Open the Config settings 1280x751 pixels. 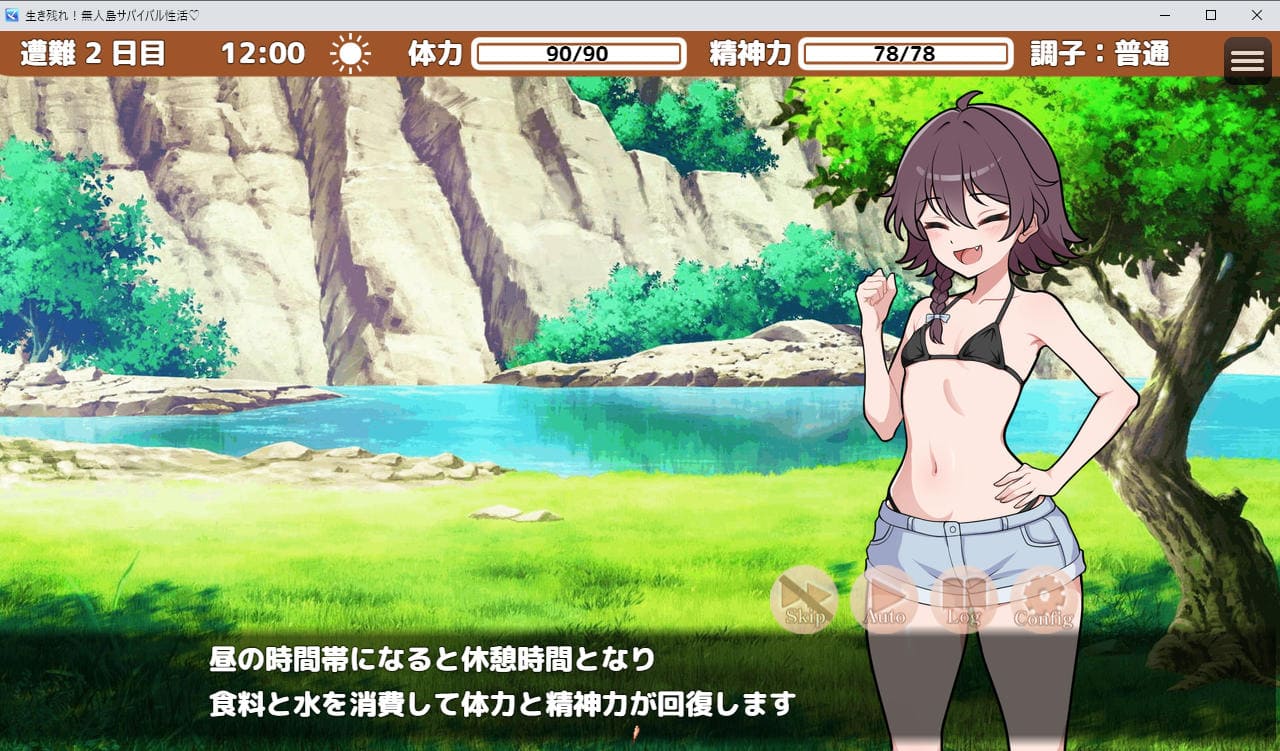tap(1044, 599)
